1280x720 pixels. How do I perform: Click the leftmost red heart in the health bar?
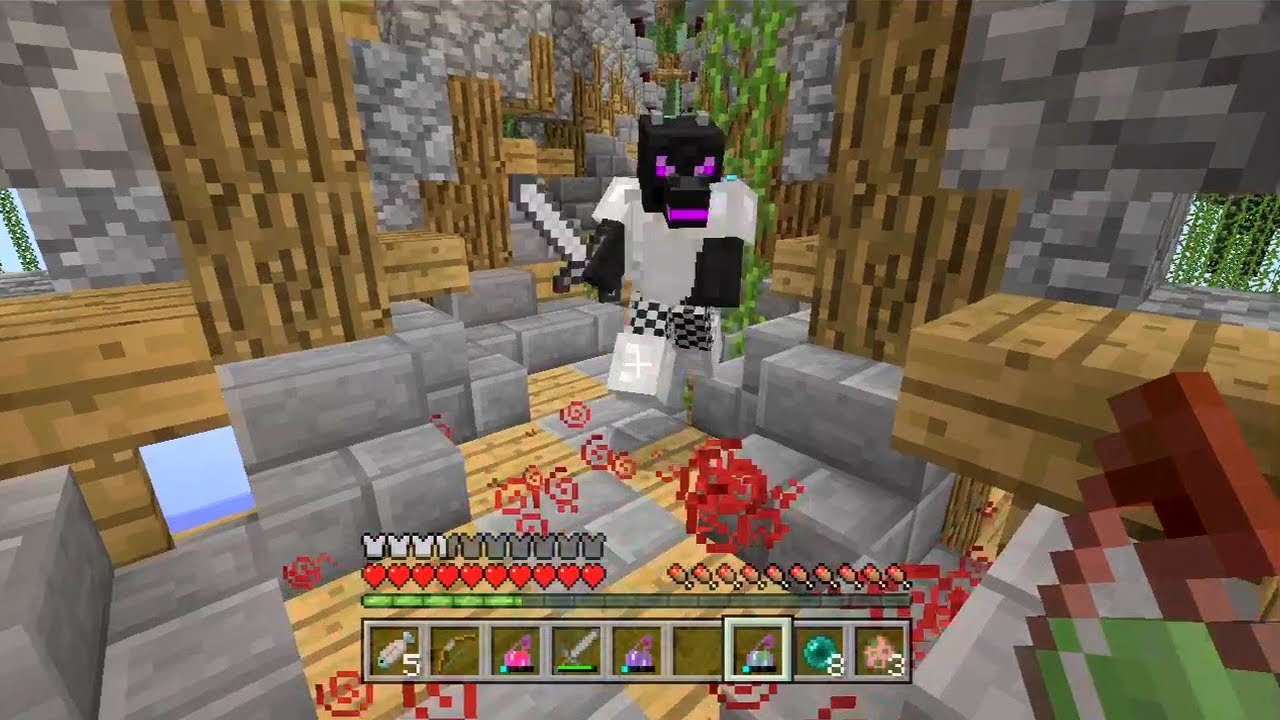377,573
